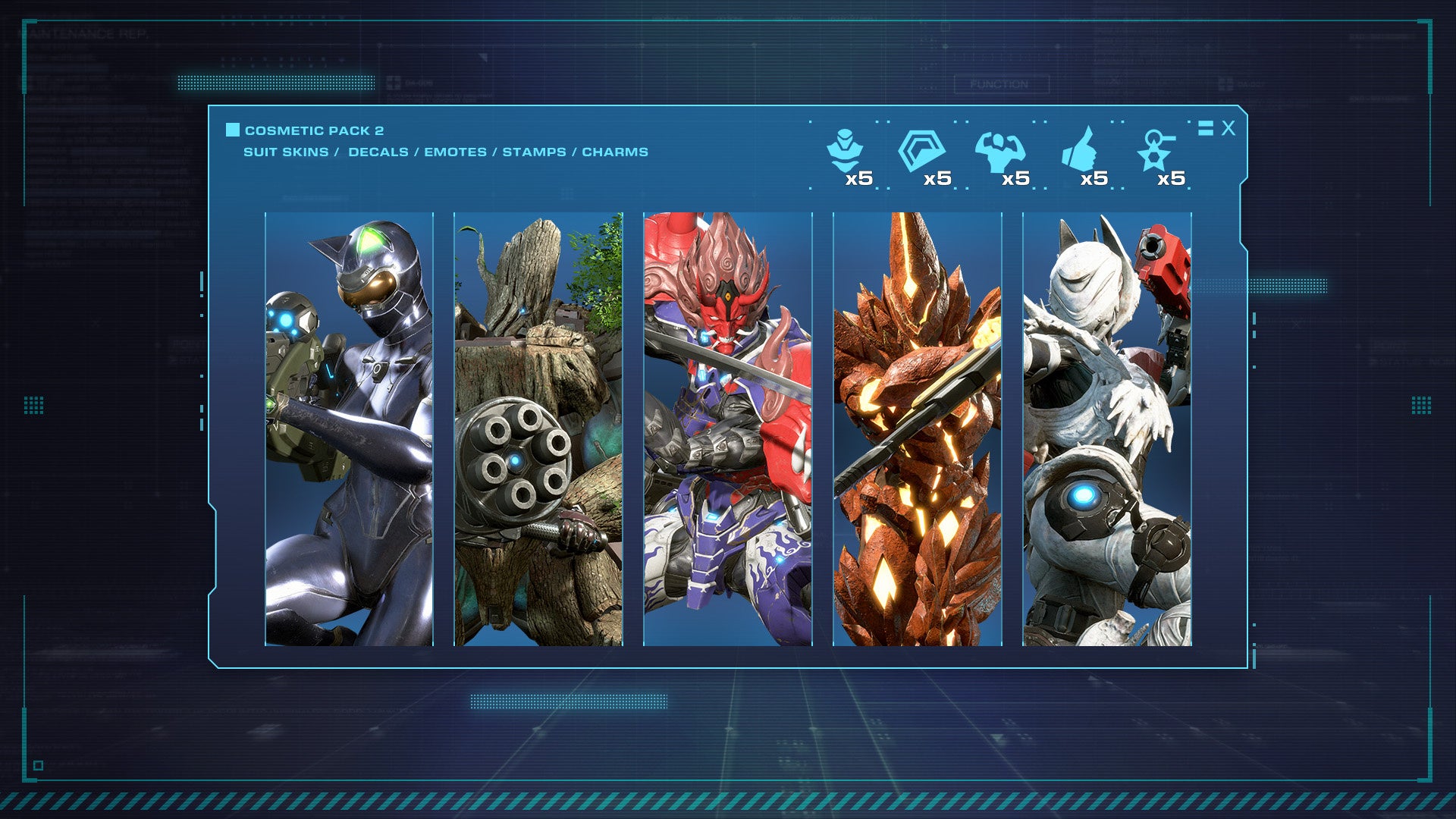Select the cat-eared dark suit skin panel

coord(349,429)
